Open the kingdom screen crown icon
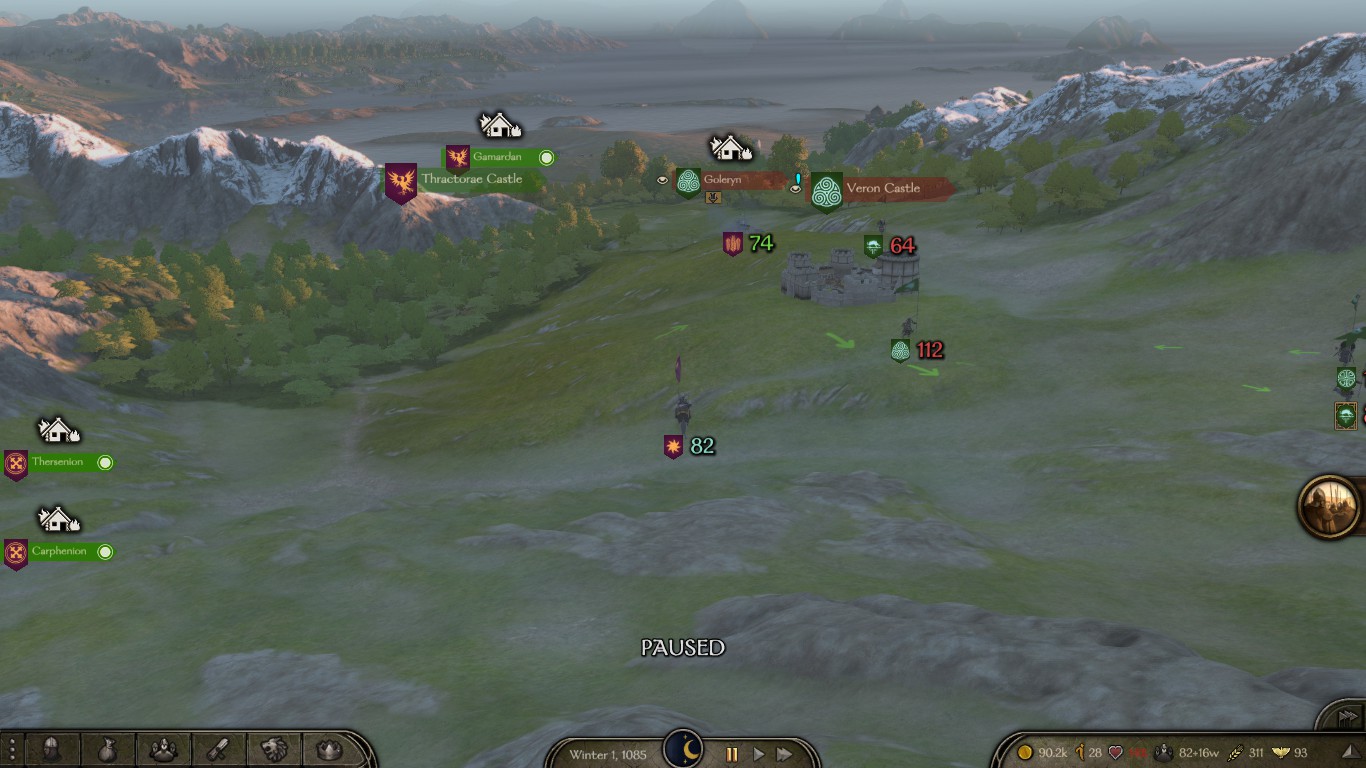 point(329,749)
